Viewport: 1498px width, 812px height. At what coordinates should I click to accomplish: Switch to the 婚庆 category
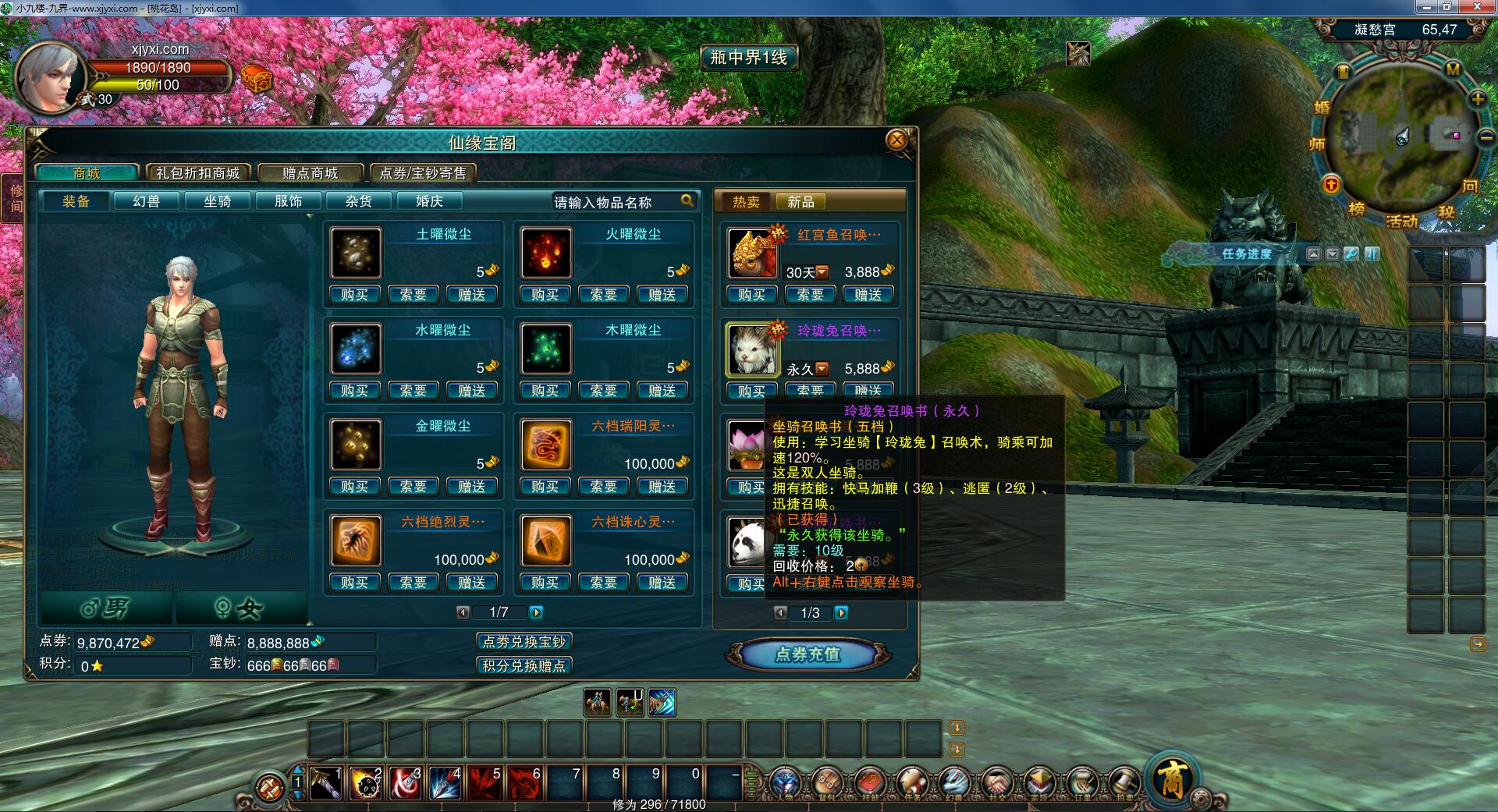tap(429, 201)
